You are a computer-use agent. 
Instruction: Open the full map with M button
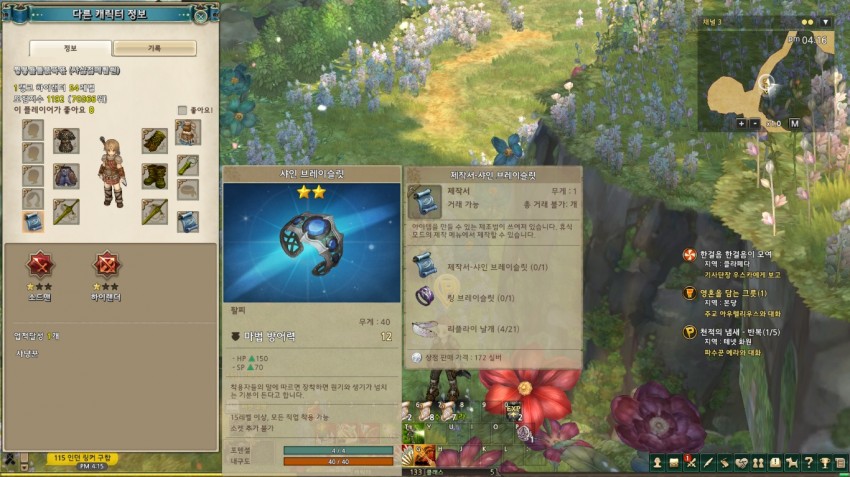coord(794,123)
